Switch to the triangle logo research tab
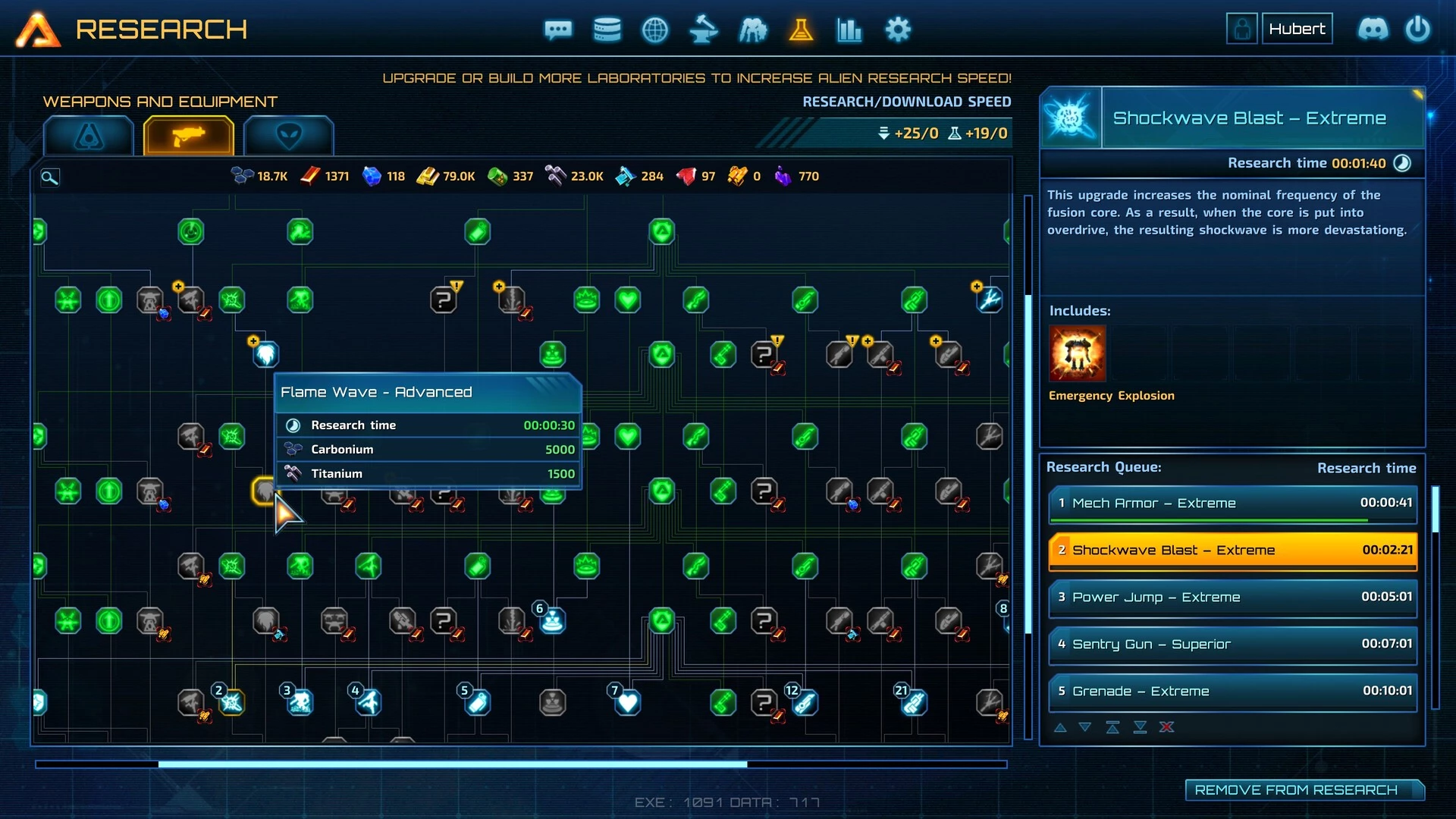Screen dimensions: 1456x819 [89, 136]
